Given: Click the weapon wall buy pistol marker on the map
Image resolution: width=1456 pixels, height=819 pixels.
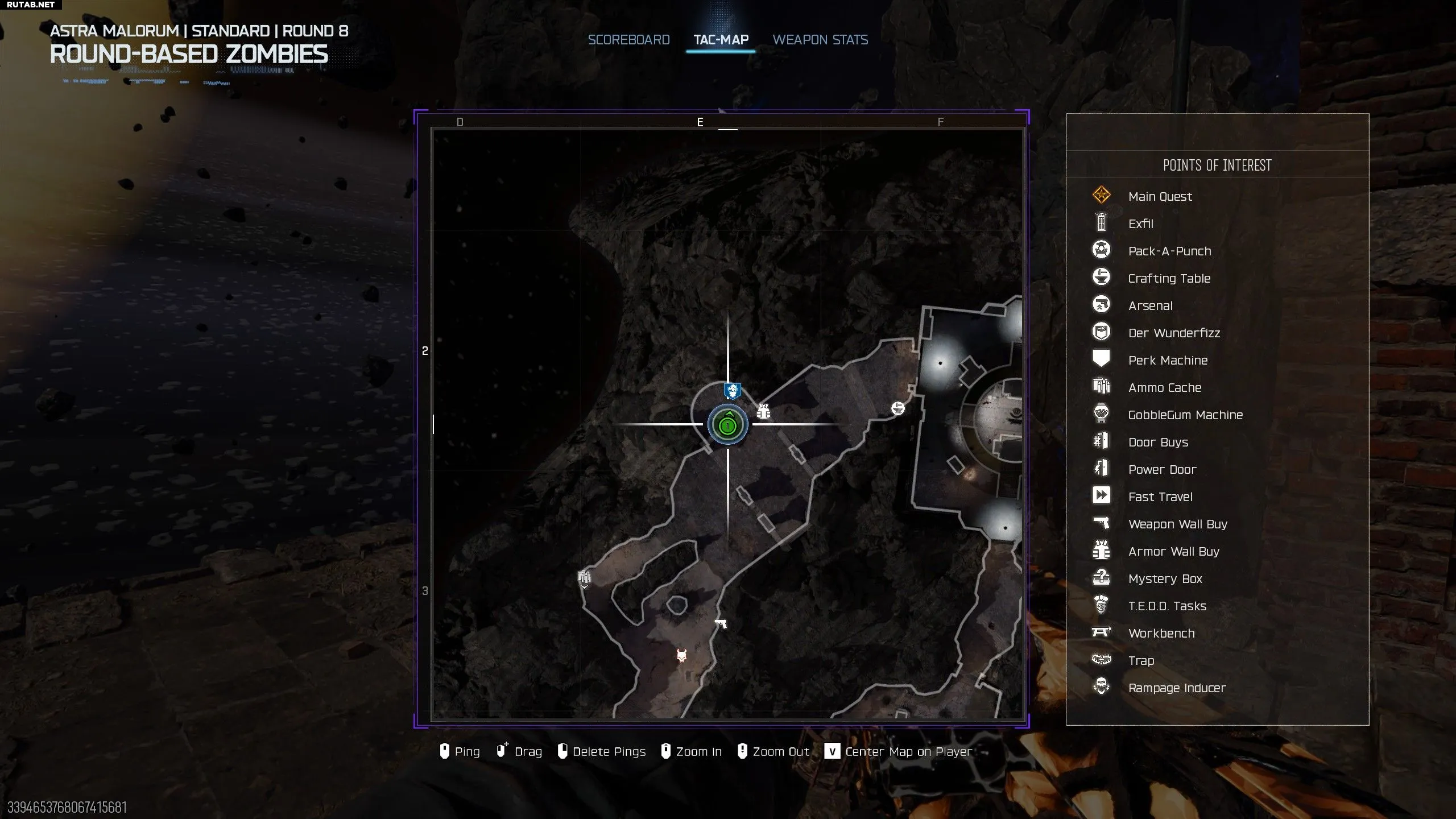Looking at the screenshot, I should [721, 623].
